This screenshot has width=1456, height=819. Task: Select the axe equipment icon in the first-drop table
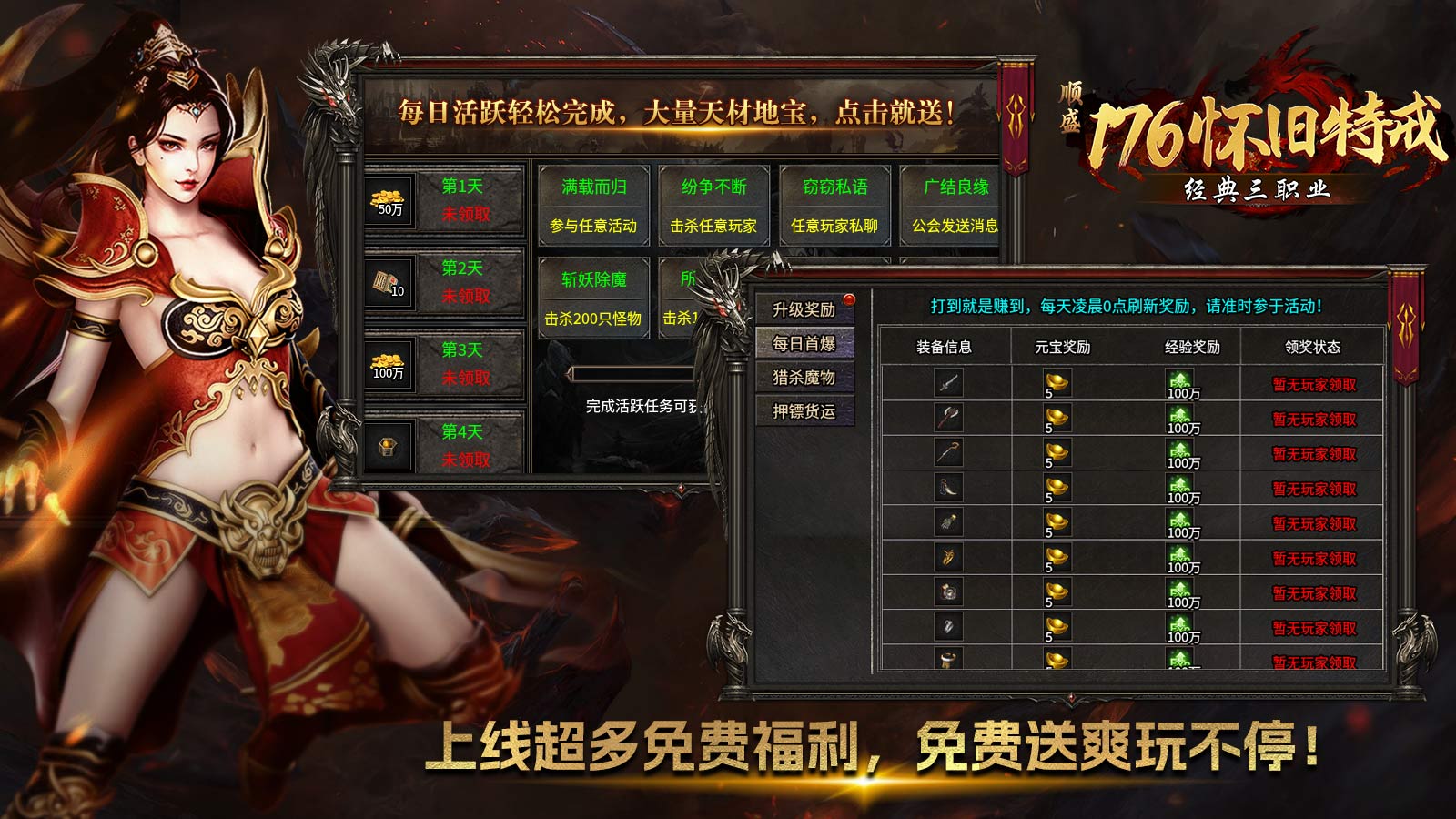[x=946, y=416]
